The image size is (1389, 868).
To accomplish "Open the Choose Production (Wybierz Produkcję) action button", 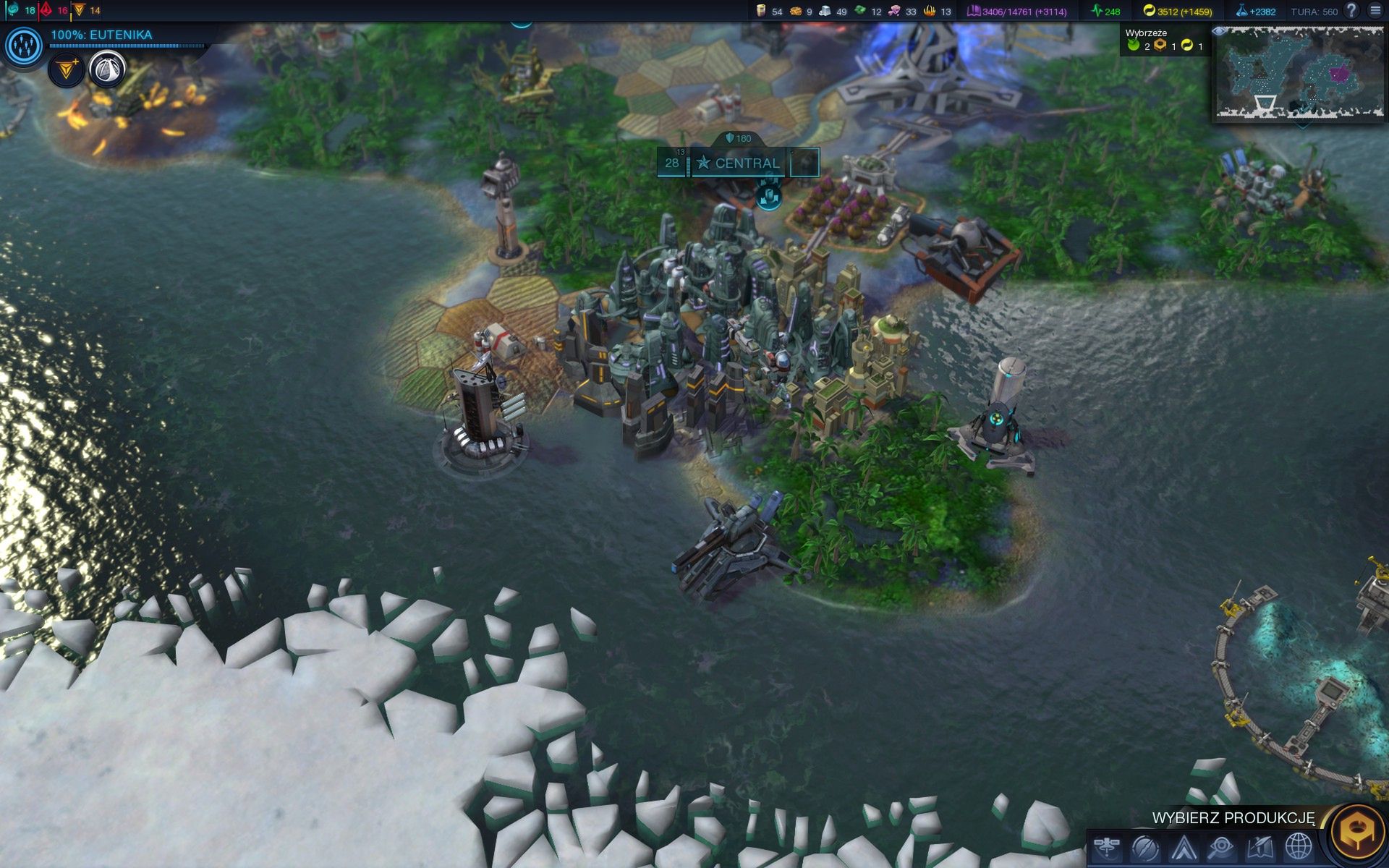I will (x=1357, y=832).
